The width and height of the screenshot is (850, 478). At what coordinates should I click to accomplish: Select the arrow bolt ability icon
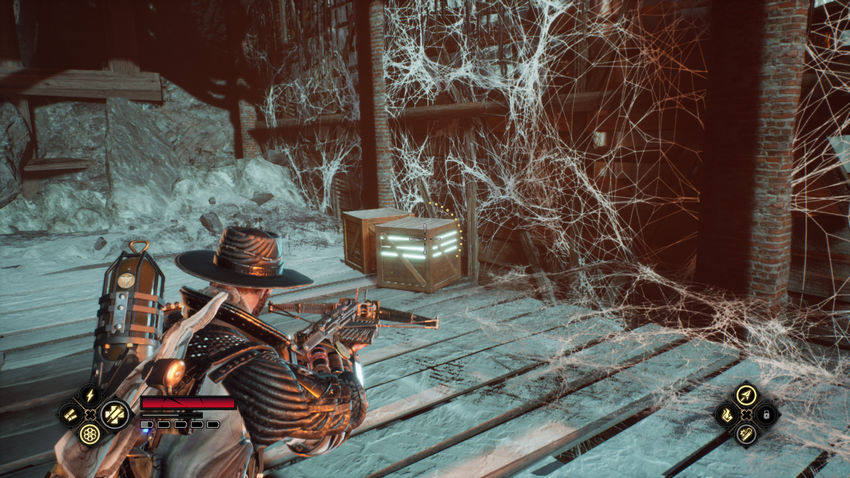[745, 395]
